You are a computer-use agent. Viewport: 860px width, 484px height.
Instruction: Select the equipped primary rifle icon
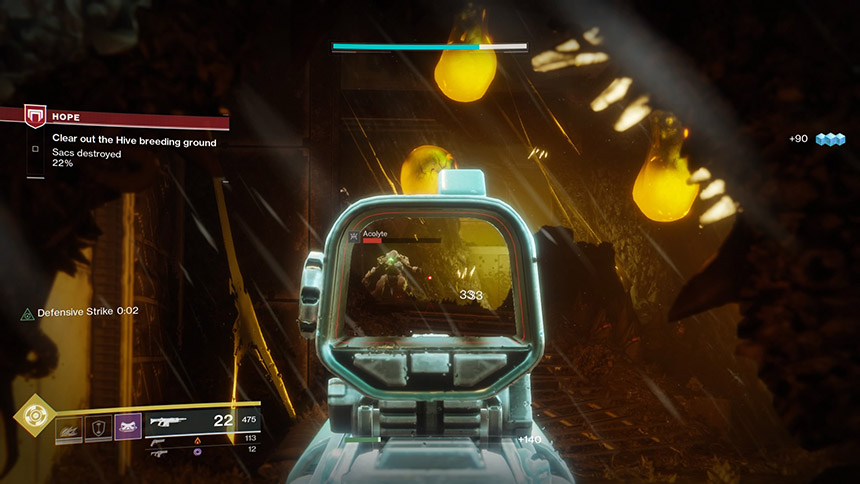166,422
